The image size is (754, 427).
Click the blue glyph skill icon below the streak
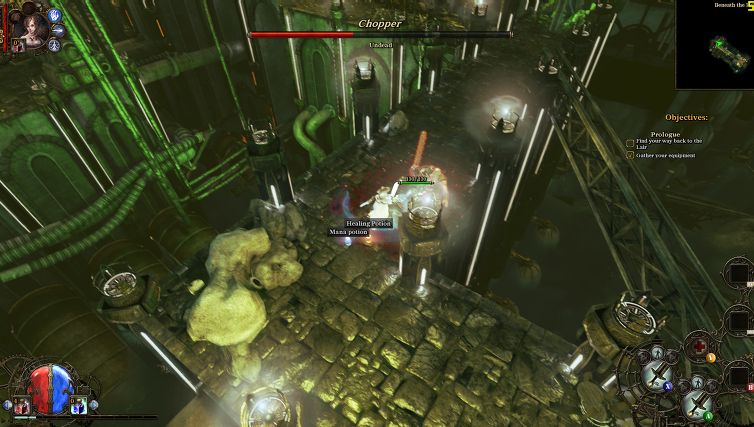click(x=54, y=45)
